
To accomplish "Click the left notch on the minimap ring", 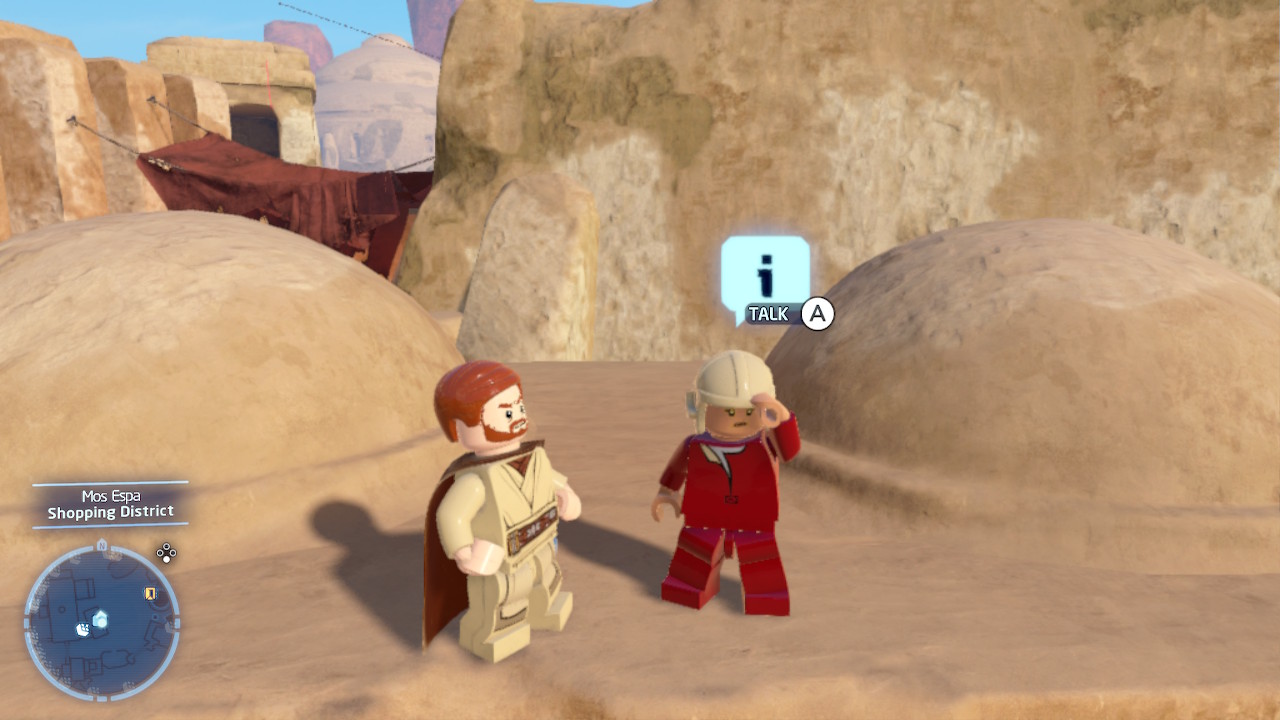I will pyautogui.click(x=25, y=622).
